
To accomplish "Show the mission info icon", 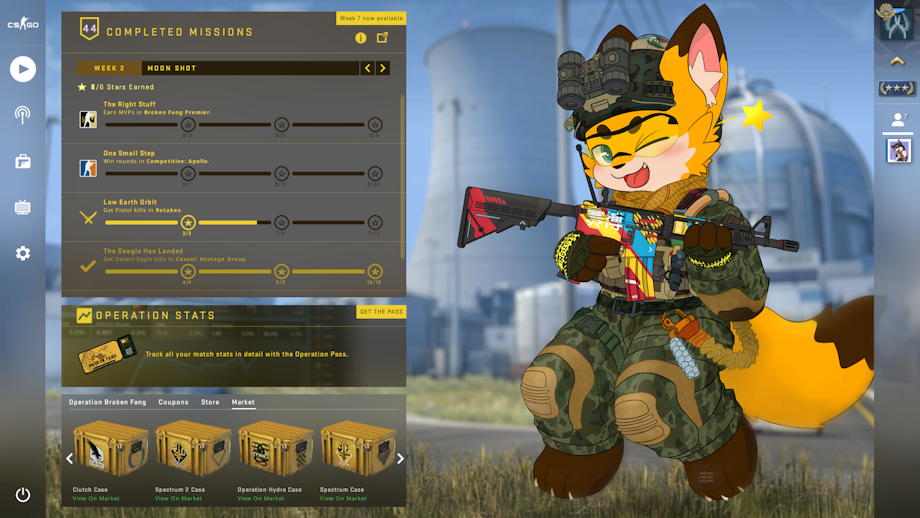I will (361, 38).
